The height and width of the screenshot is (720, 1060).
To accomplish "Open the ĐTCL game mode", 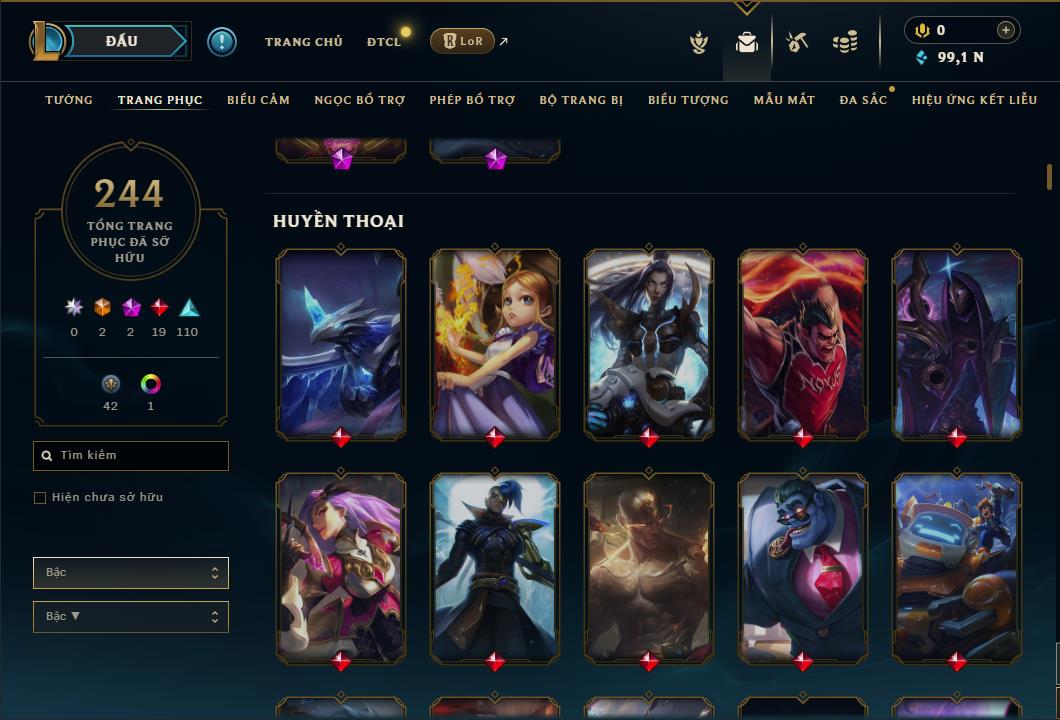I will (x=383, y=42).
